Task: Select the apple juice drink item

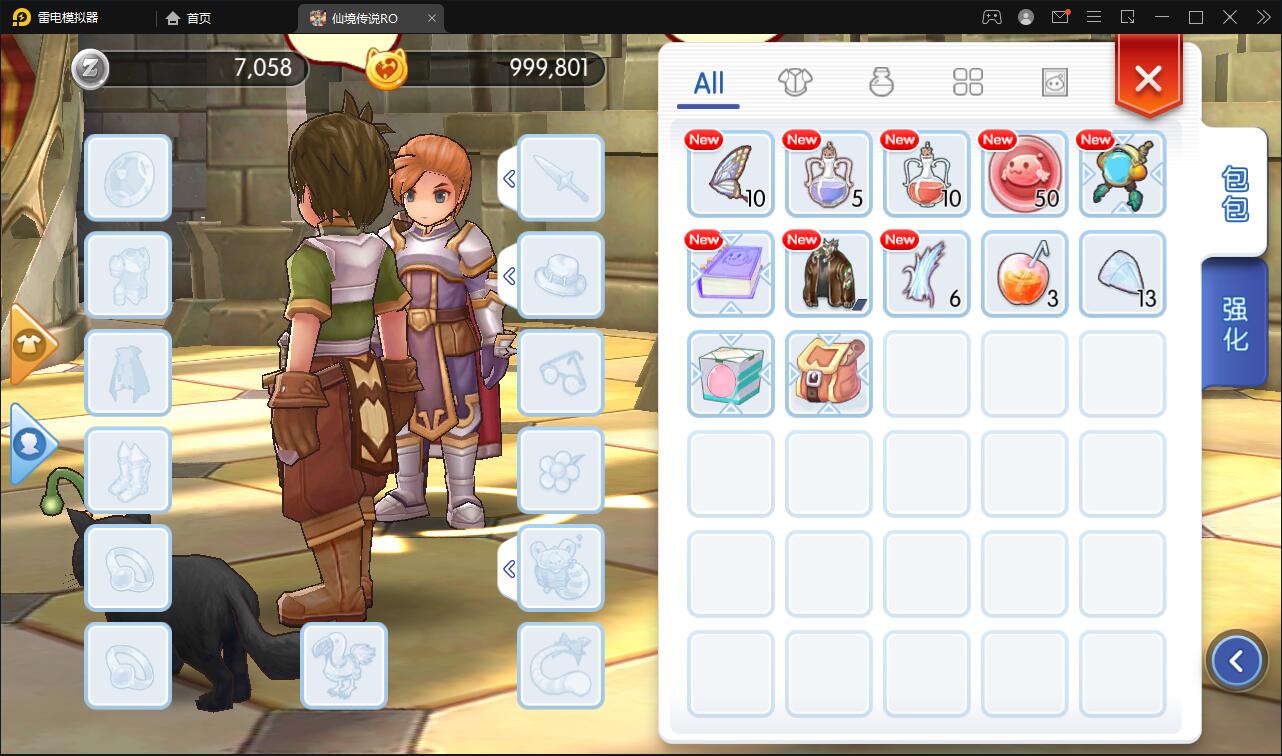Action: point(1025,274)
